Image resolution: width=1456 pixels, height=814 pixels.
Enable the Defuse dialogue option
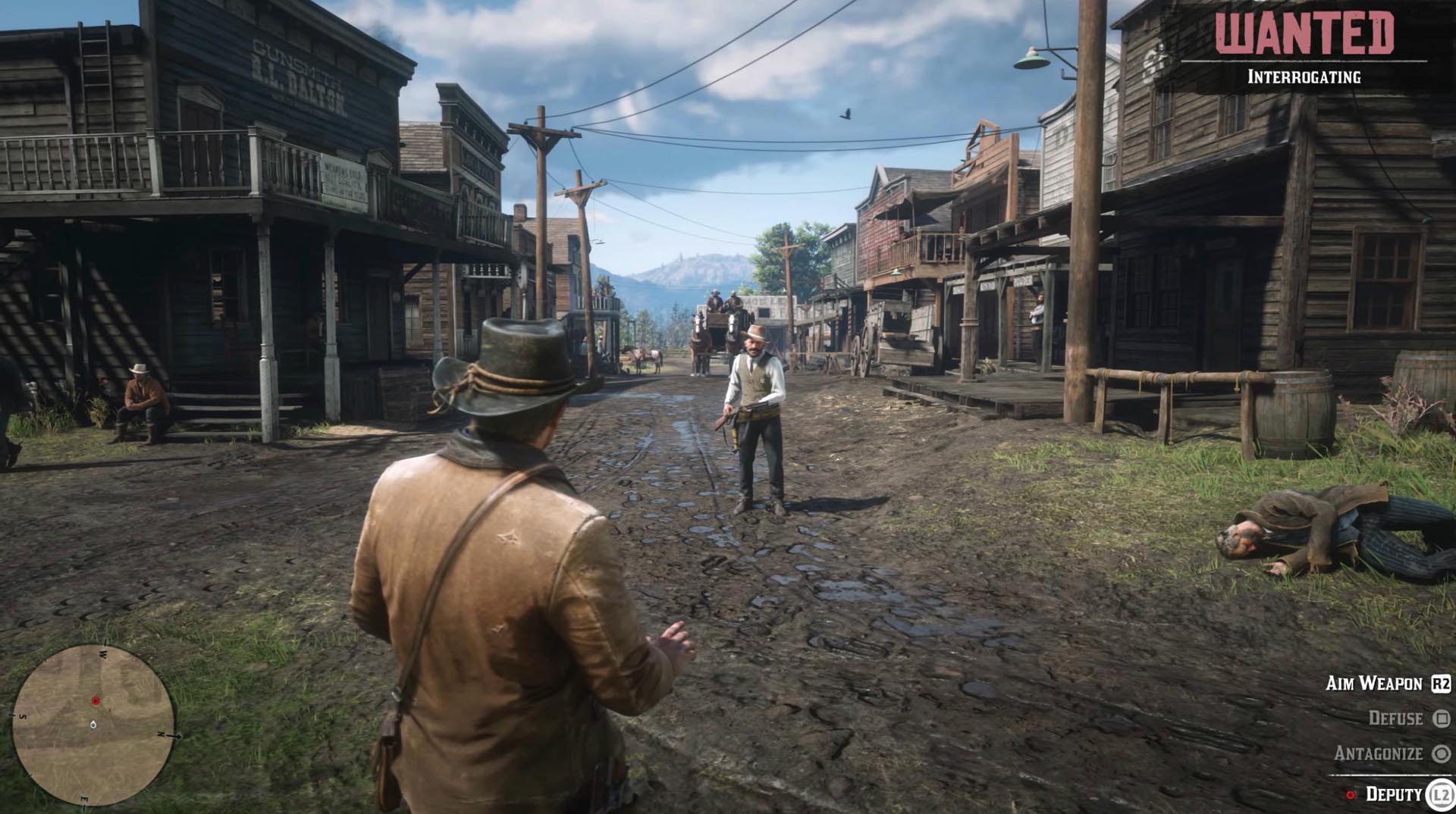pyautogui.click(x=1397, y=718)
